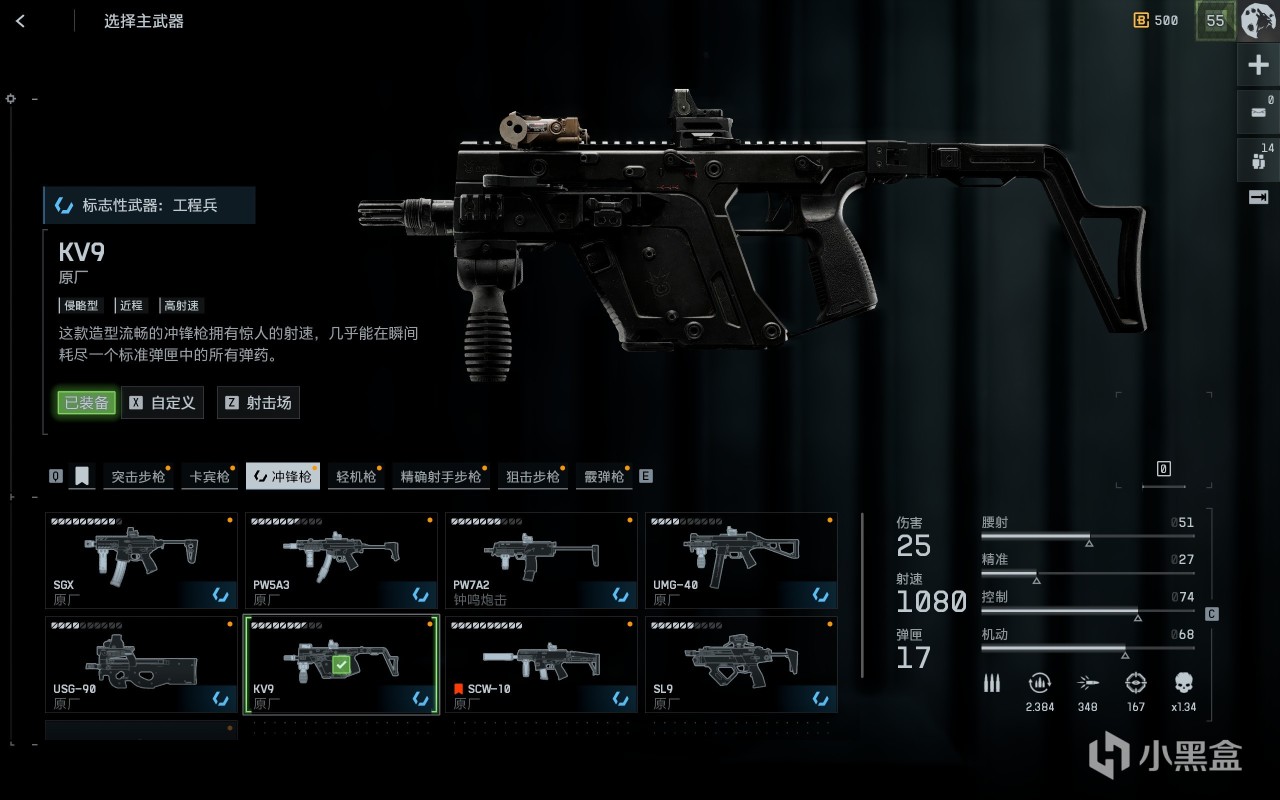Pick the PW5A3 submachine gun
Screen dimensions: 1280x800
click(340, 561)
